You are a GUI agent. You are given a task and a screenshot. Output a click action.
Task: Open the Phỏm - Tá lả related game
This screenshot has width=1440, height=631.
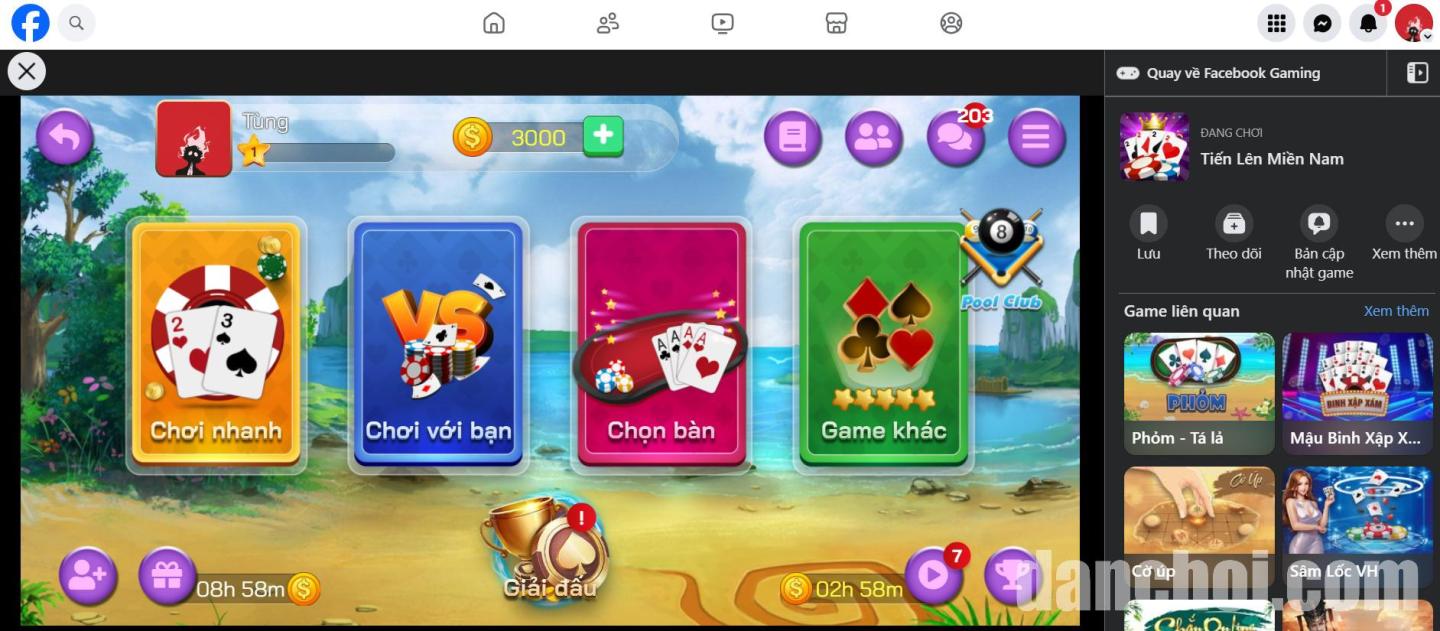tap(1199, 393)
